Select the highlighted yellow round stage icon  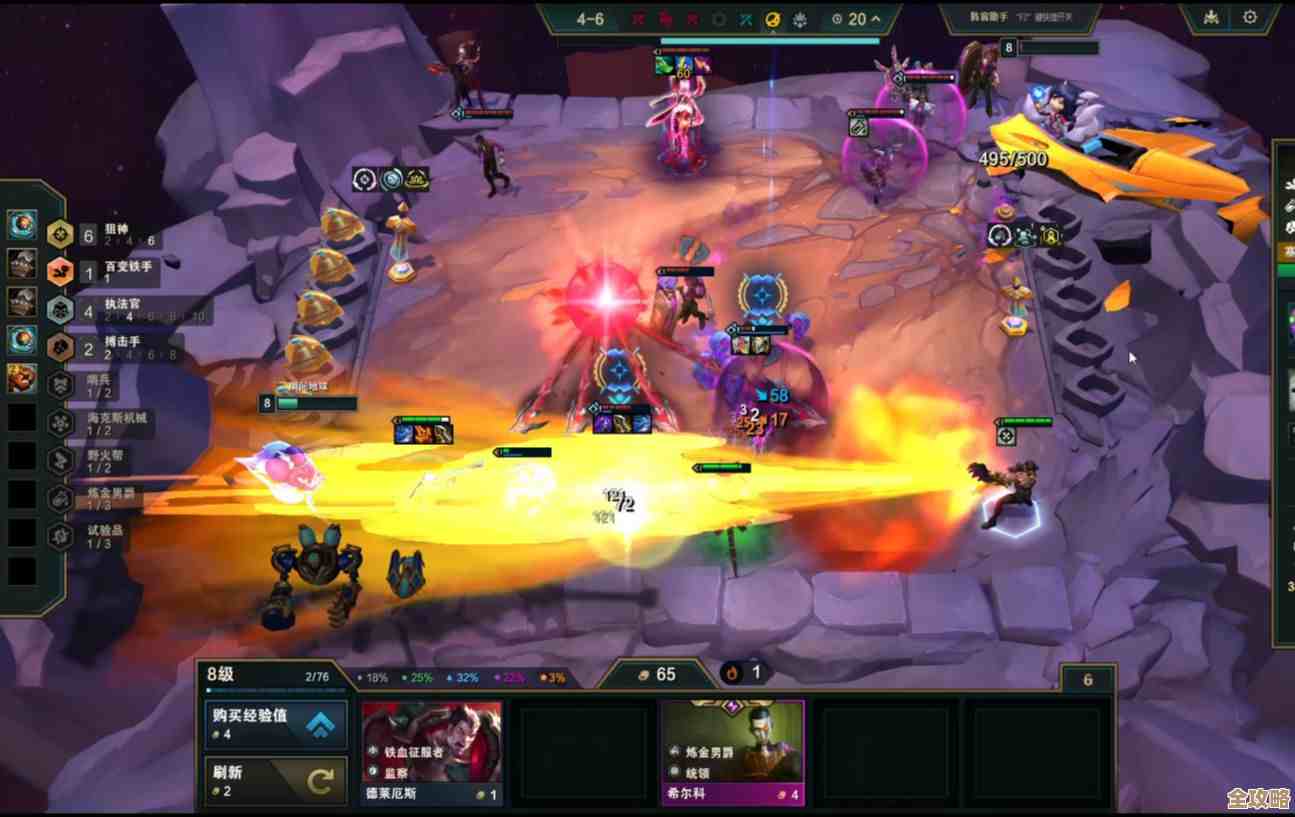[773, 19]
